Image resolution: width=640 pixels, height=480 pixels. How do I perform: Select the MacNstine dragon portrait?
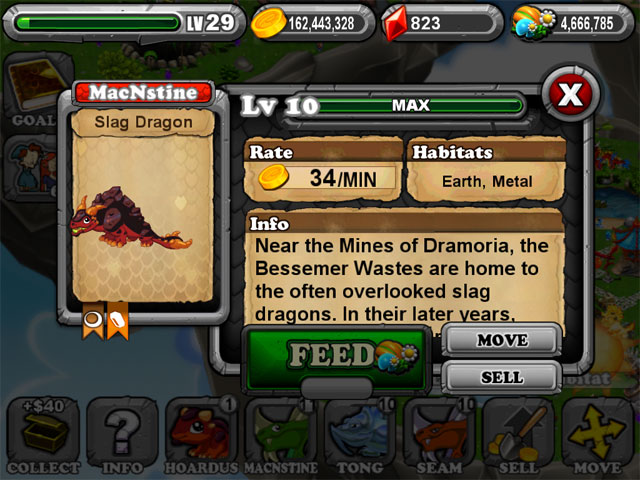[280, 435]
